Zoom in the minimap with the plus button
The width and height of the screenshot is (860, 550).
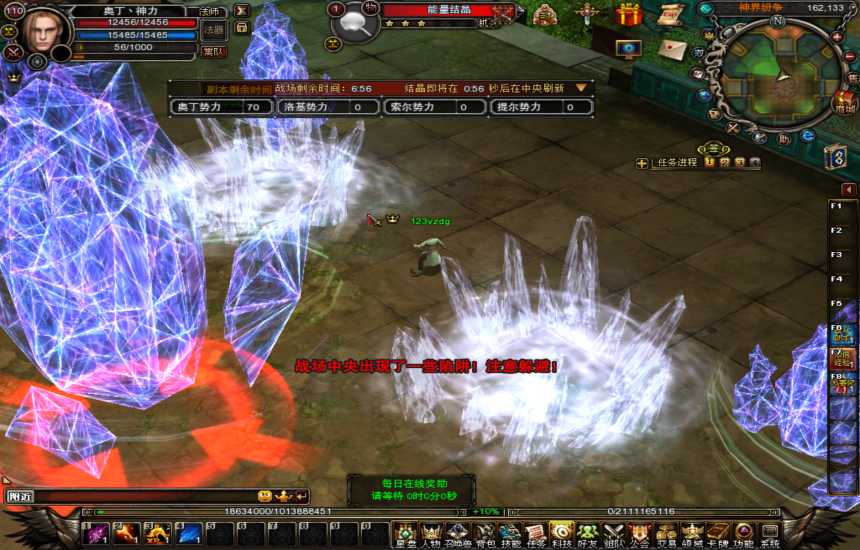point(838,38)
